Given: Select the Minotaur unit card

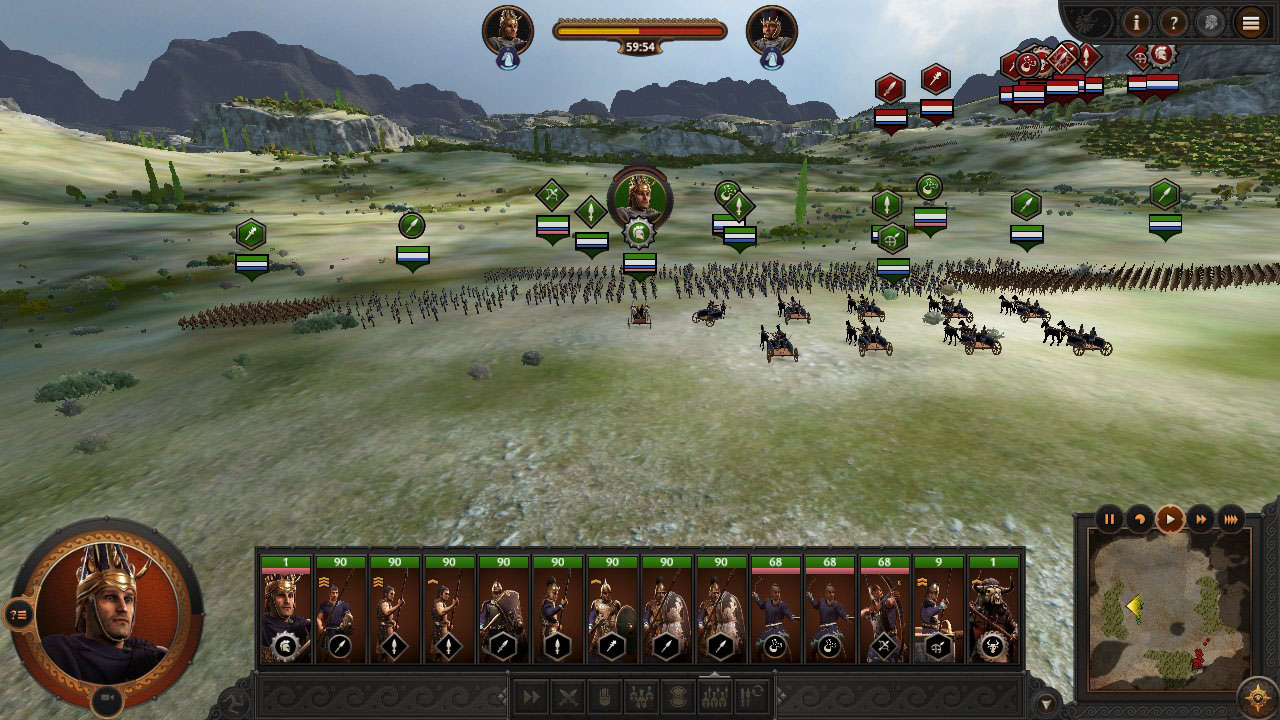Looking at the screenshot, I should (993, 611).
